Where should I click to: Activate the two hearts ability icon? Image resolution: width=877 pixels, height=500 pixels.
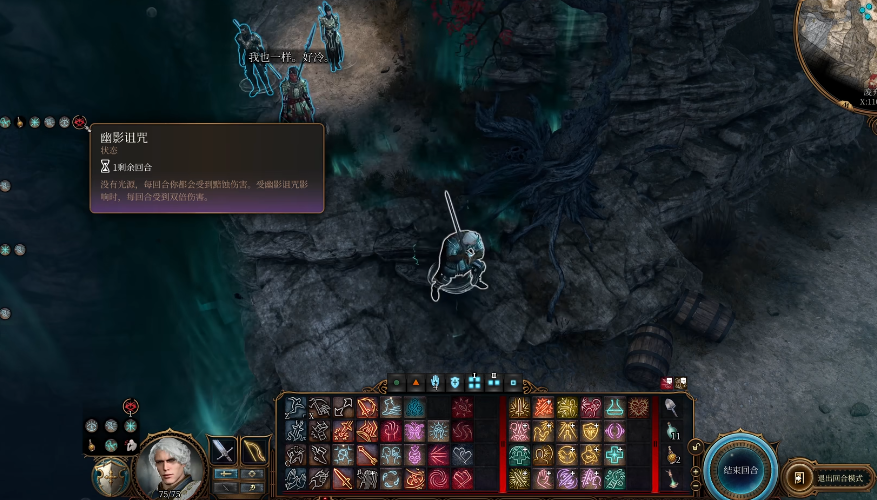(x=462, y=455)
